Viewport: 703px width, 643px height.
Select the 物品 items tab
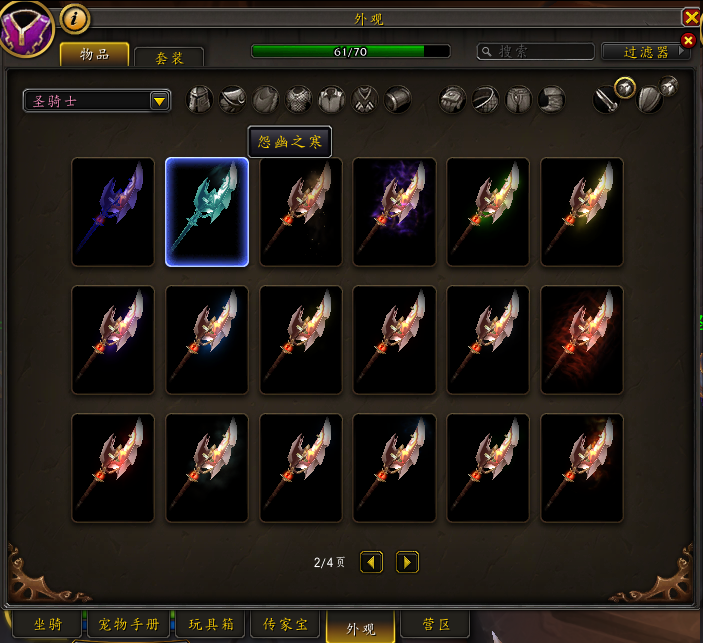(94, 54)
